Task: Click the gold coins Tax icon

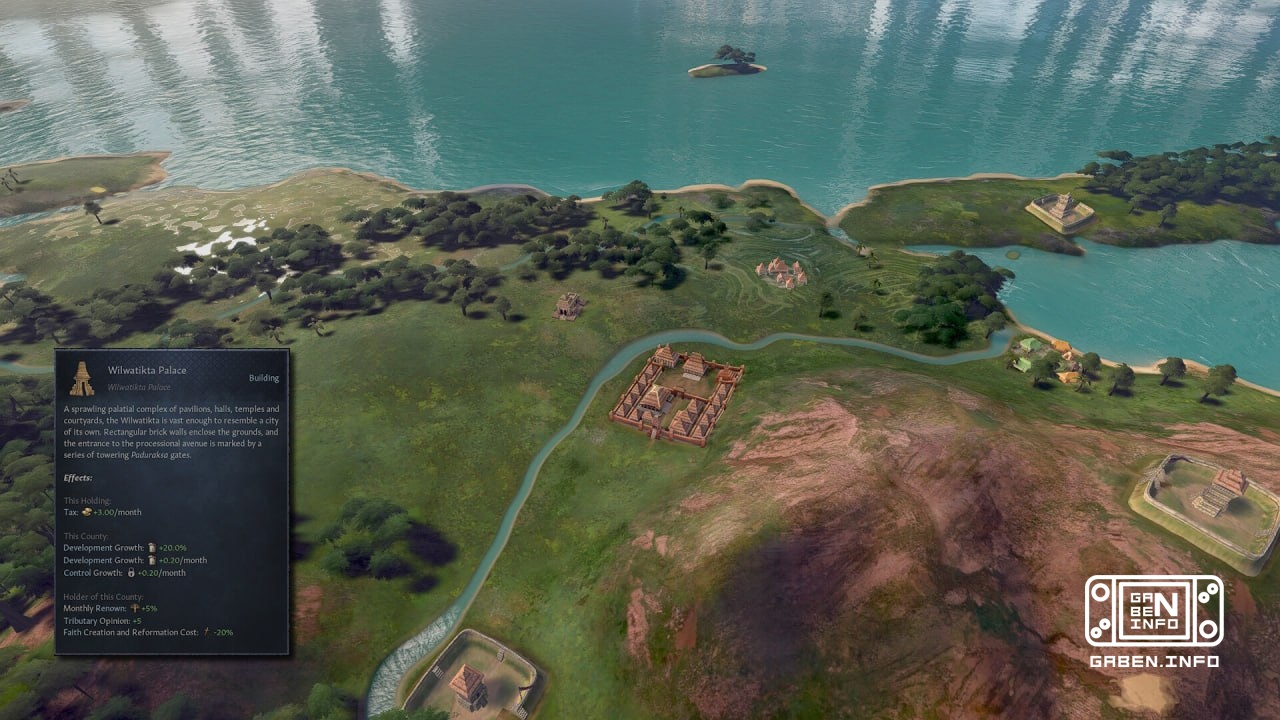Action: (x=88, y=512)
